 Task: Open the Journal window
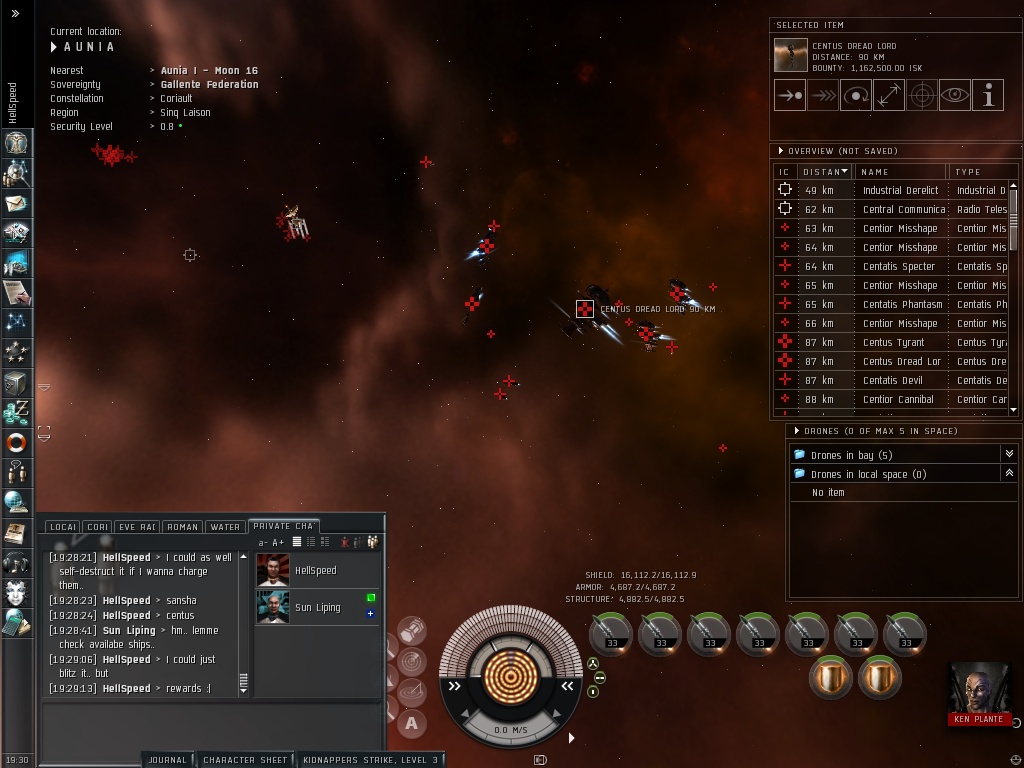pos(167,760)
